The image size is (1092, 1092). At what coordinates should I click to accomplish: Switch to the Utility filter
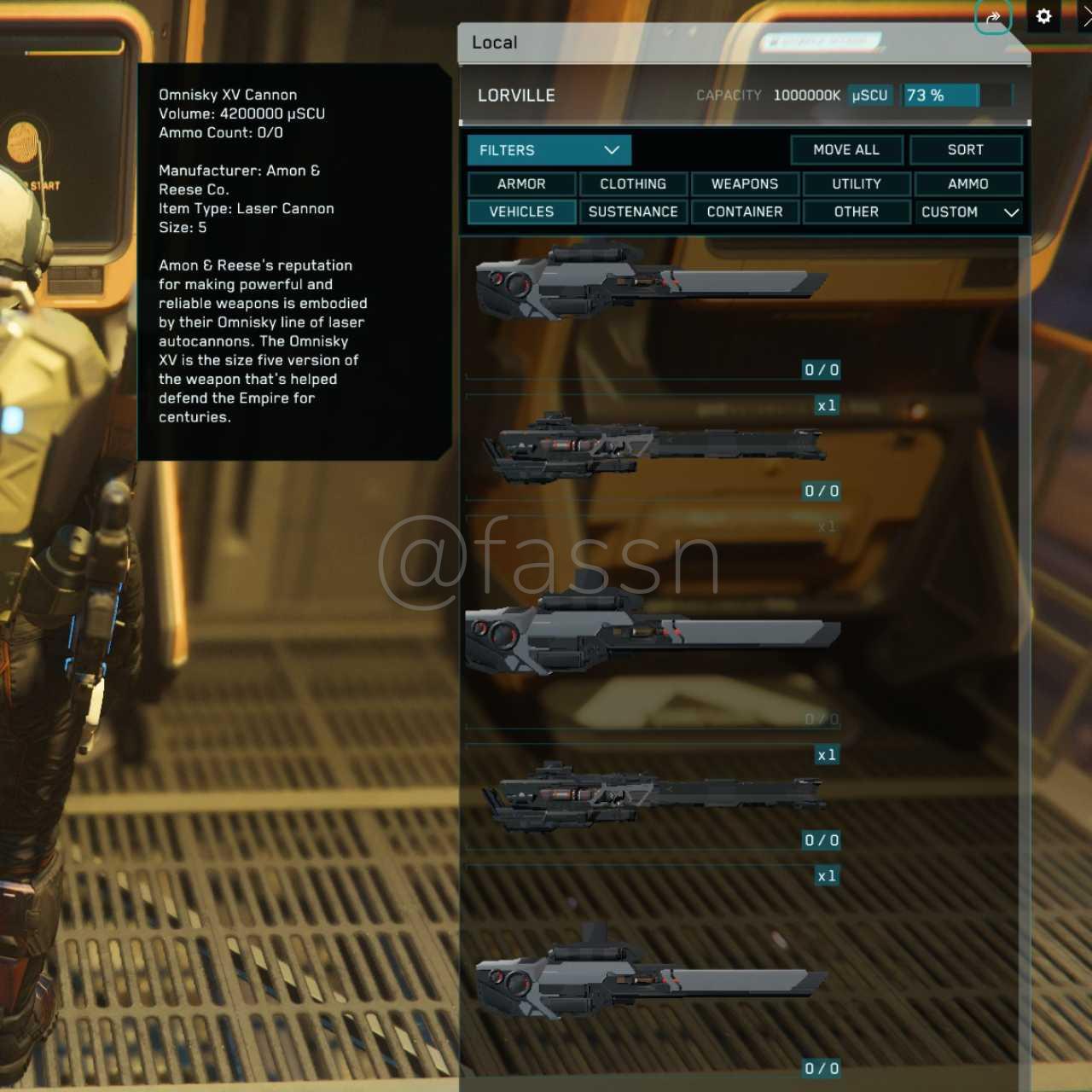856,184
